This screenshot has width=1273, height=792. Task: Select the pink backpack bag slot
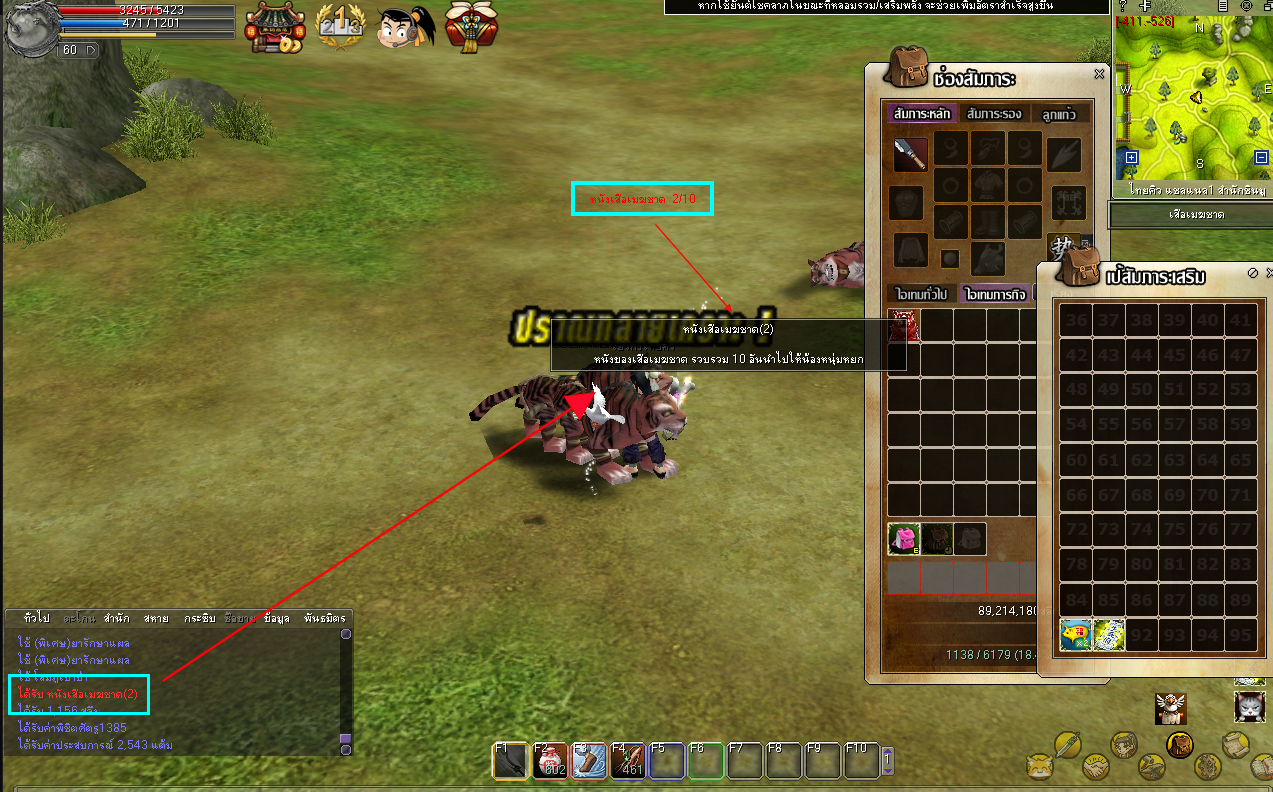coord(904,539)
